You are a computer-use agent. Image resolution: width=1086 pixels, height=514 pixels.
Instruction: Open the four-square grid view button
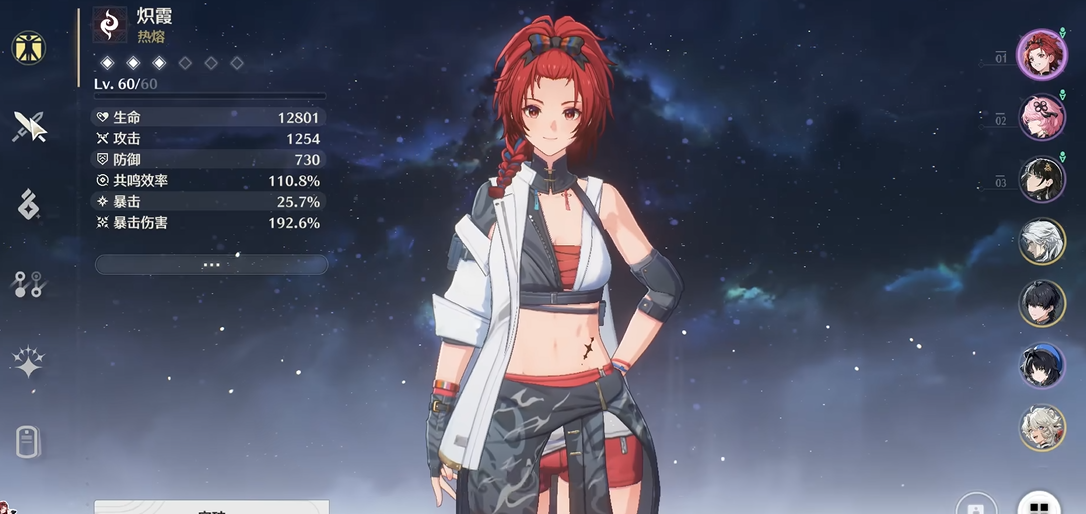click(1040, 504)
